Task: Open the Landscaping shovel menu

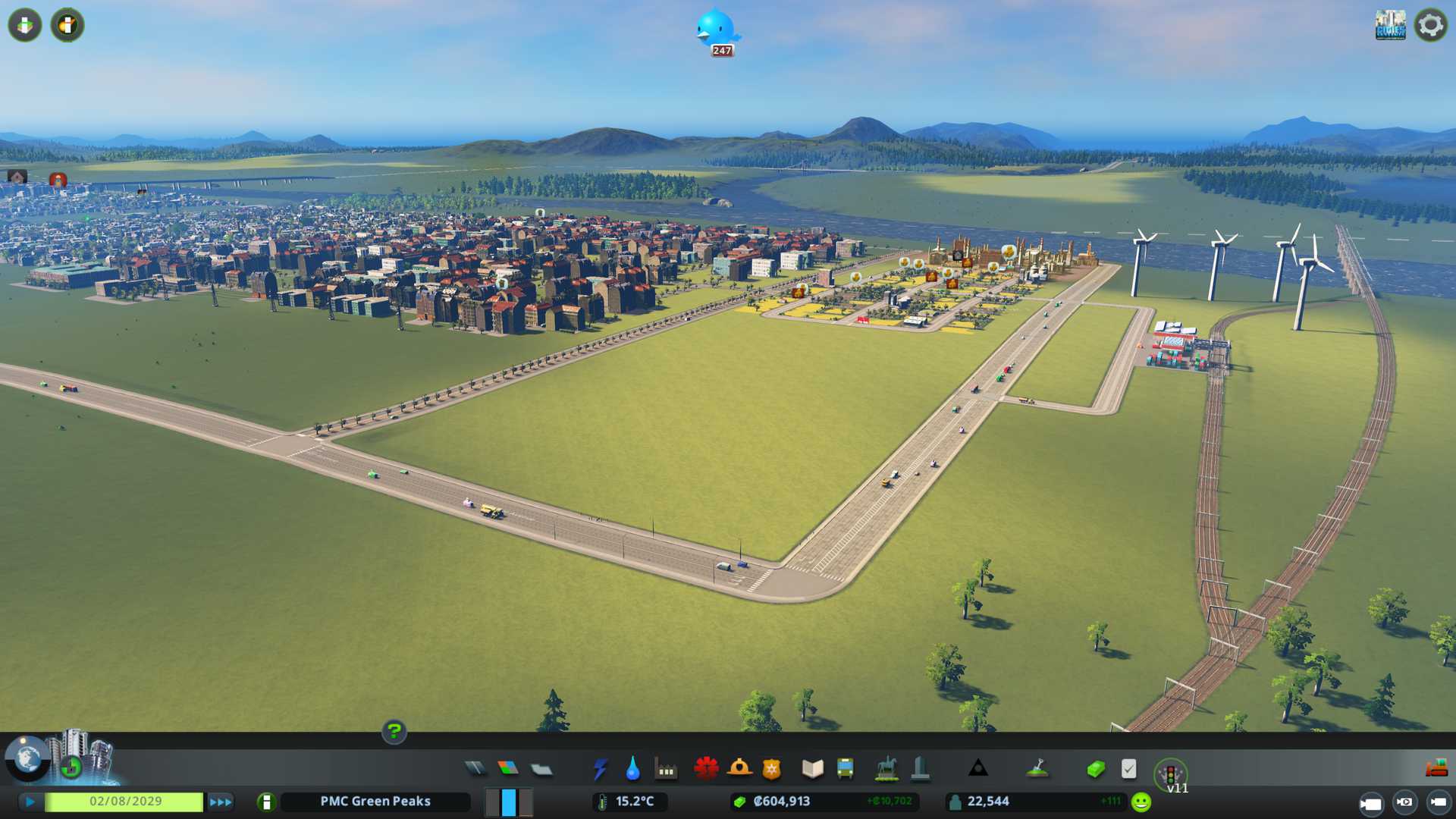Action: [1037, 769]
